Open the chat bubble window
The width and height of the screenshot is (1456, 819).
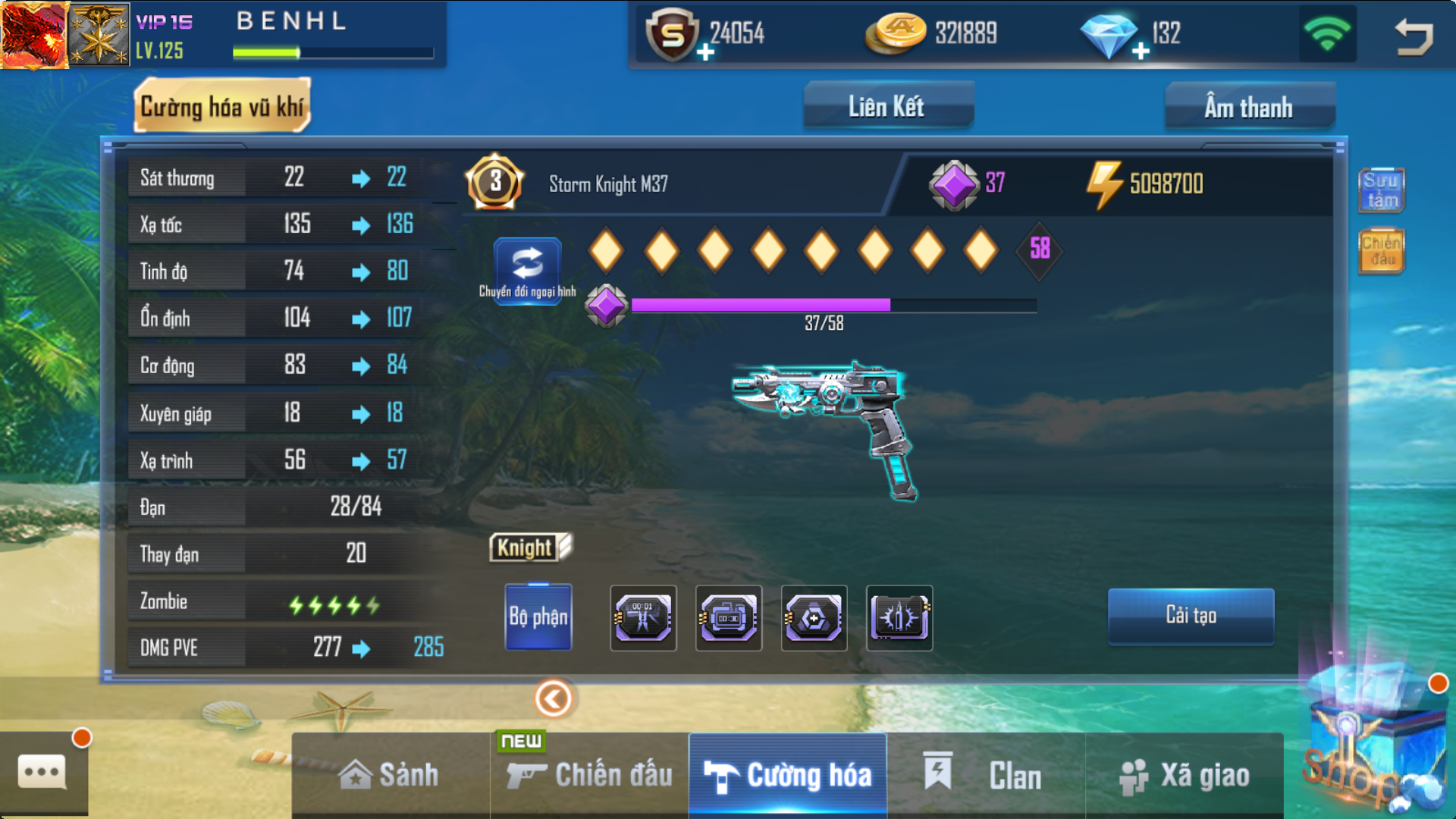click(x=42, y=773)
